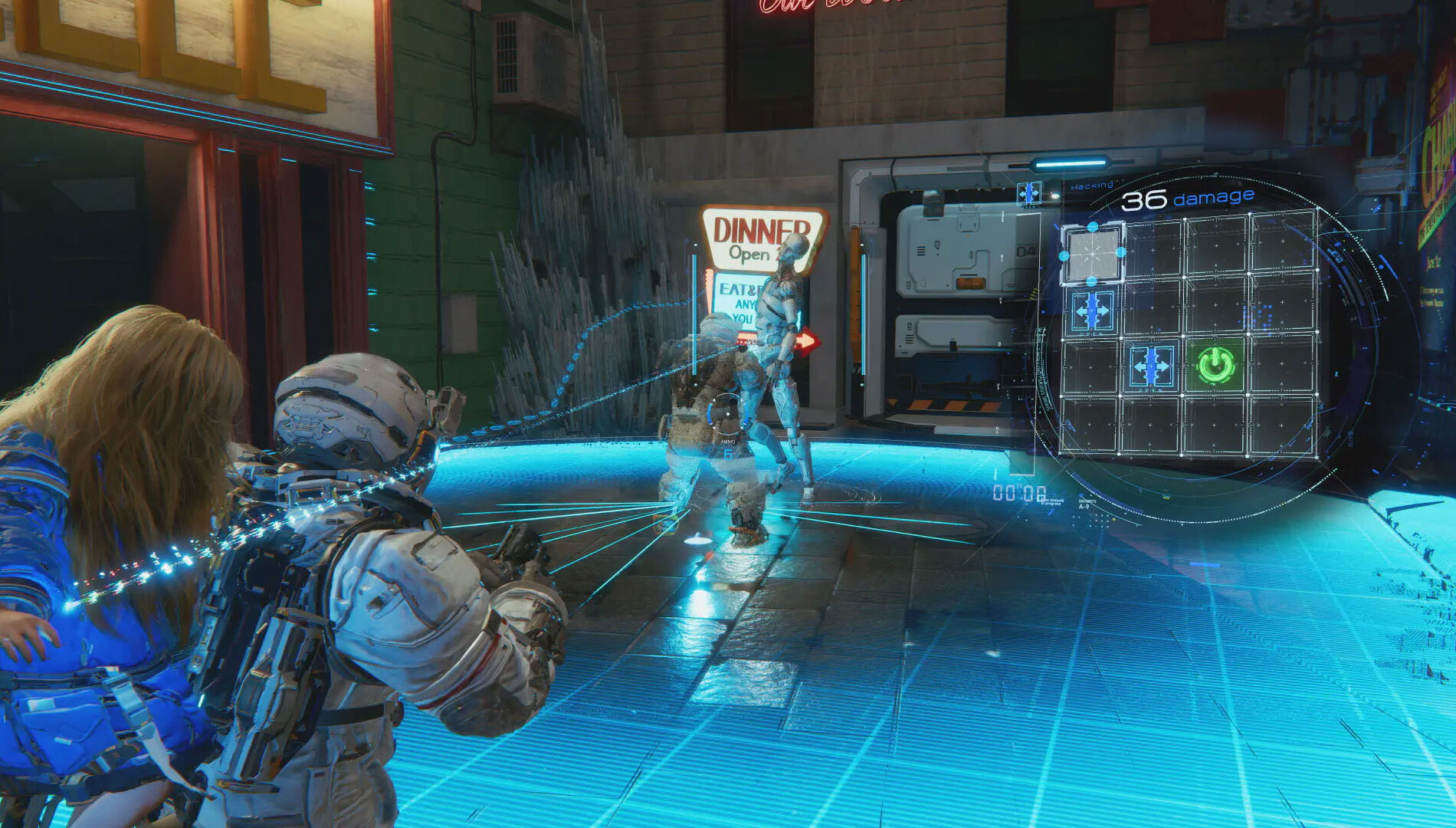The height and width of the screenshot is (828, 1456).
Task: Select the Hacking tab label
Action: click(x=1093, y=184)
